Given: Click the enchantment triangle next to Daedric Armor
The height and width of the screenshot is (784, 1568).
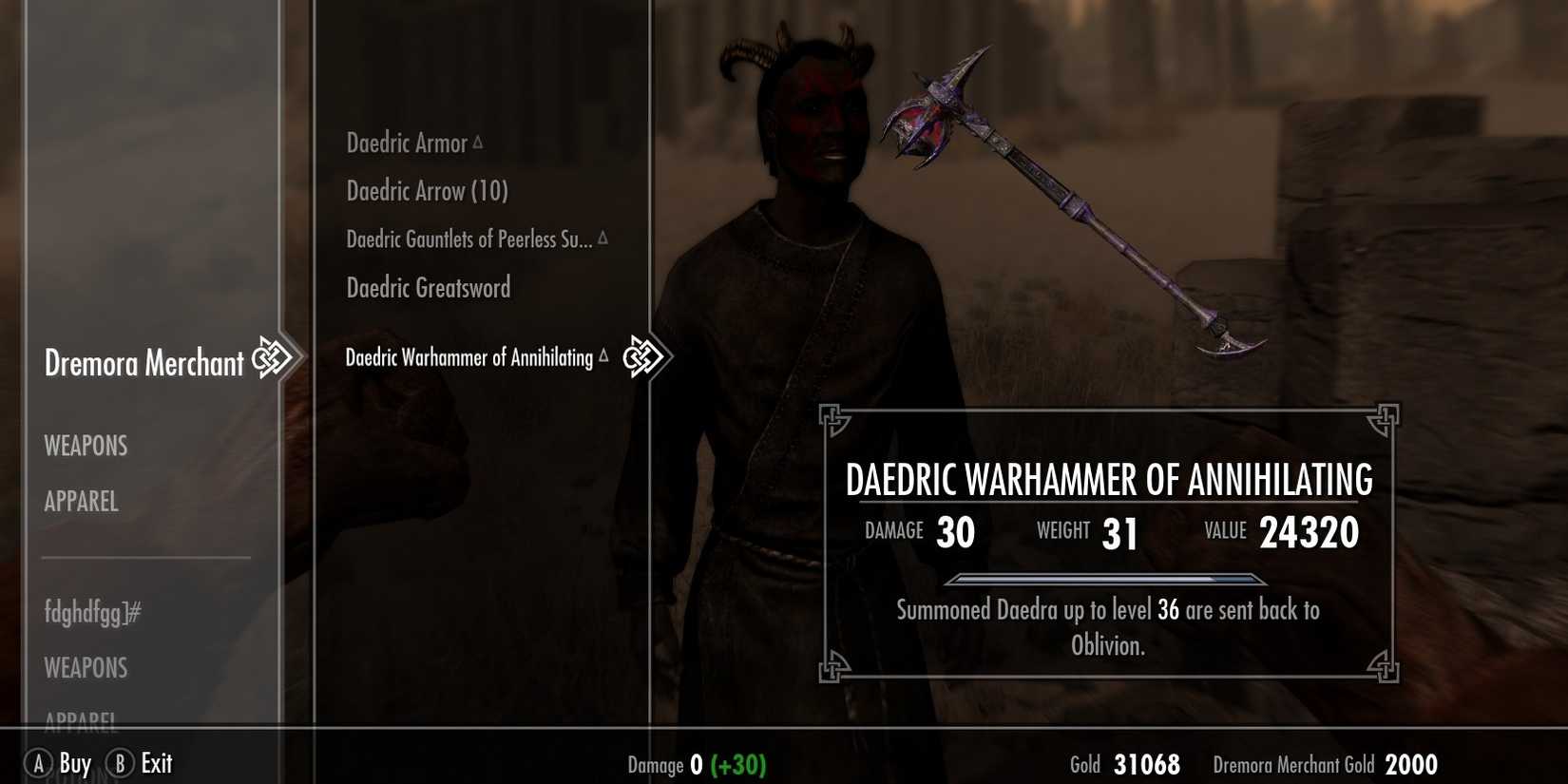Looking at the screenshot, I should click(x=477, y=141).
